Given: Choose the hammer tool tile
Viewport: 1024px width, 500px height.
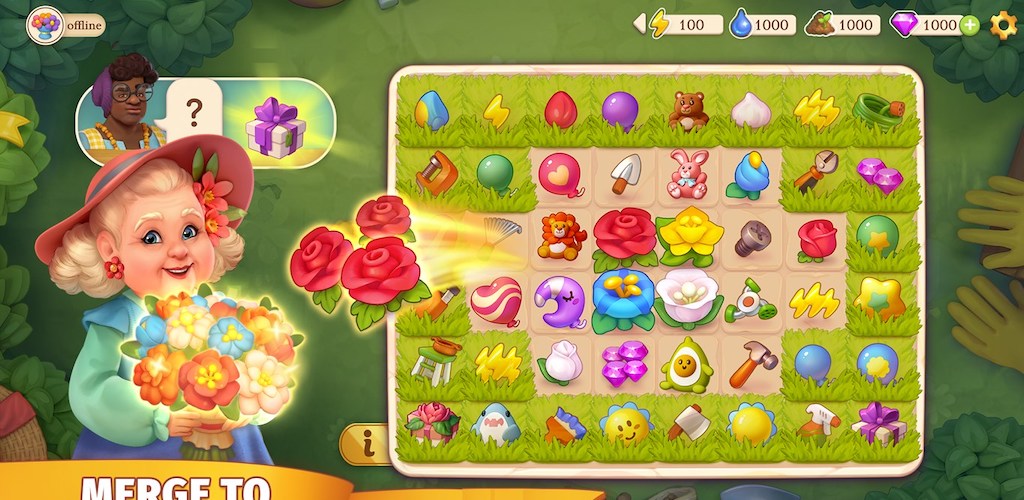Looking at the screenshot, I should tap(752, 363).
